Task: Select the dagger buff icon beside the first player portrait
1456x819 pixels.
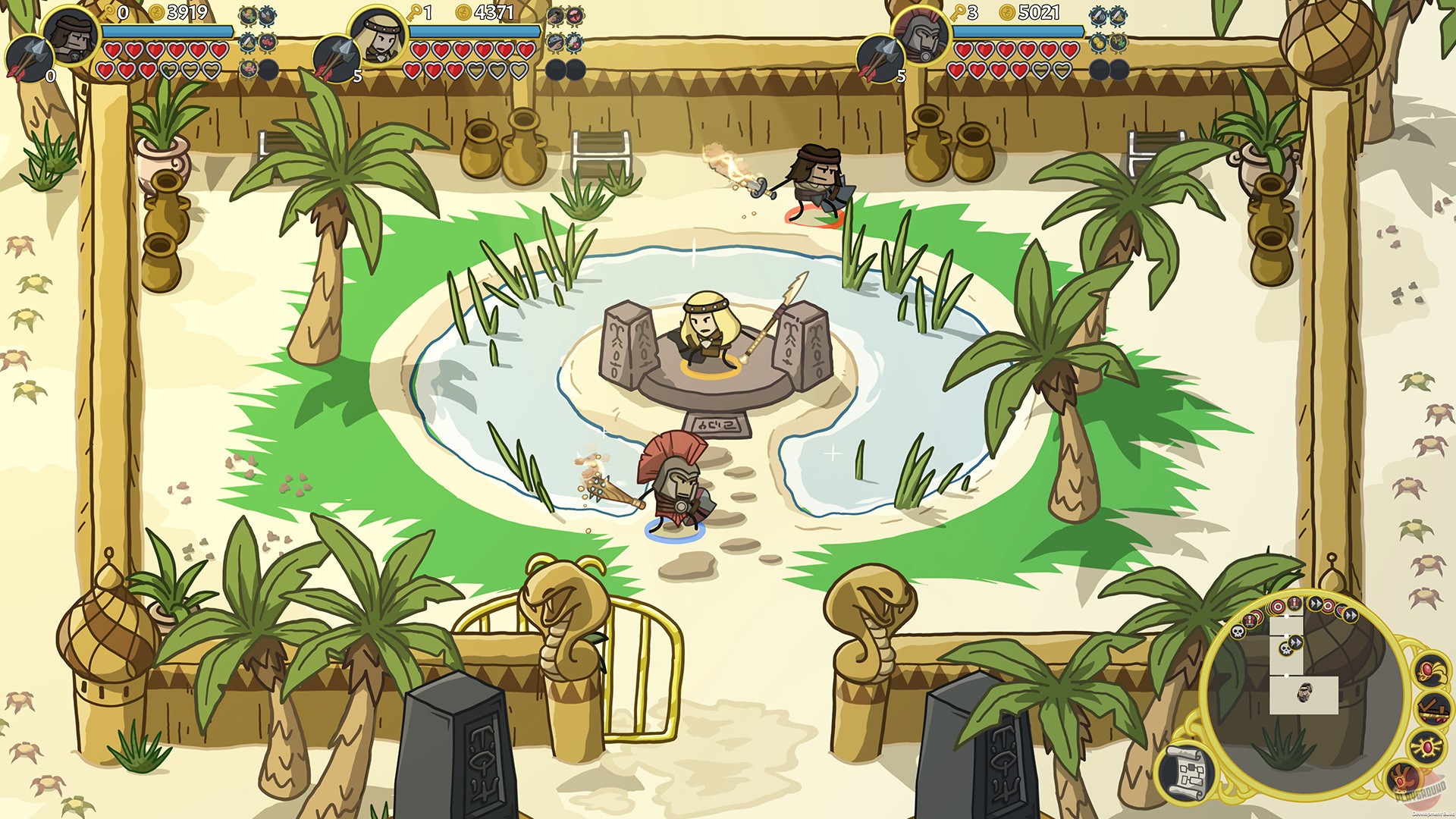Action: 246,43
